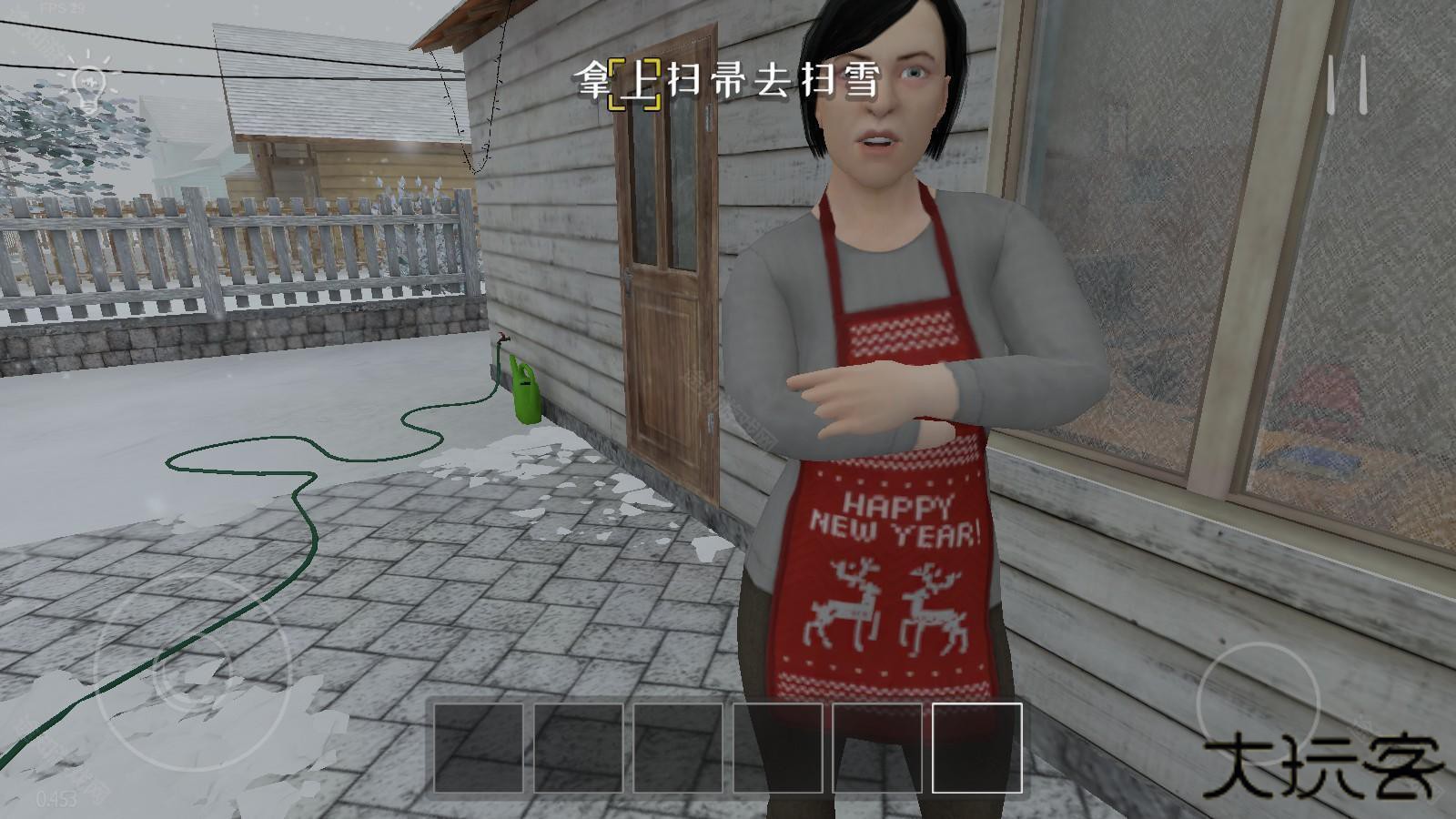Image resolution: width=1456 pixels, height=819 pixels.
Task: Tap the objective text 拿上扫帚去扫雪
Action: tap(728, 82)
